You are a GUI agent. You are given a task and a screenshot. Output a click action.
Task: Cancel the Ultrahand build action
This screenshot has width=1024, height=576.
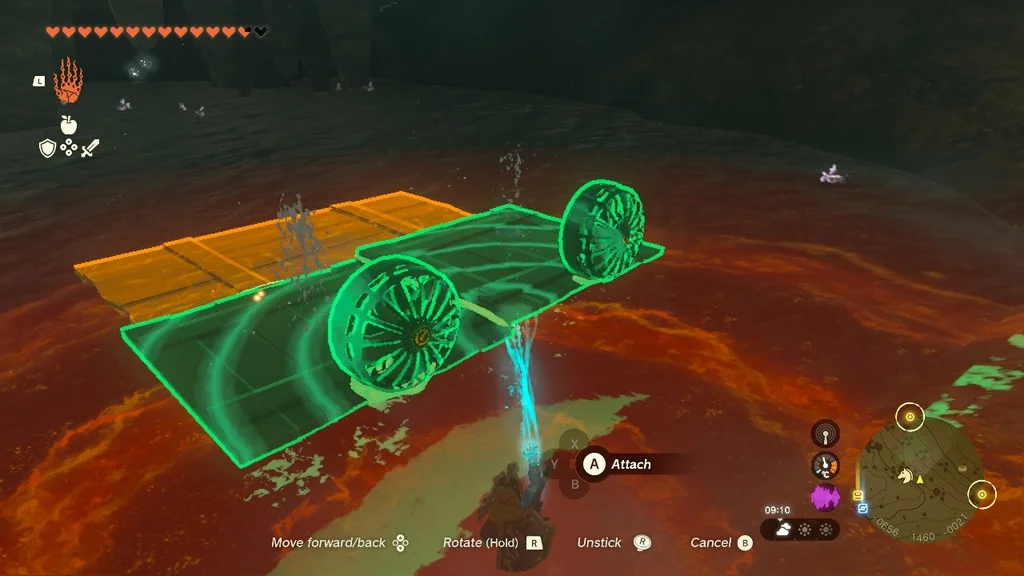[x=711, y=543]
